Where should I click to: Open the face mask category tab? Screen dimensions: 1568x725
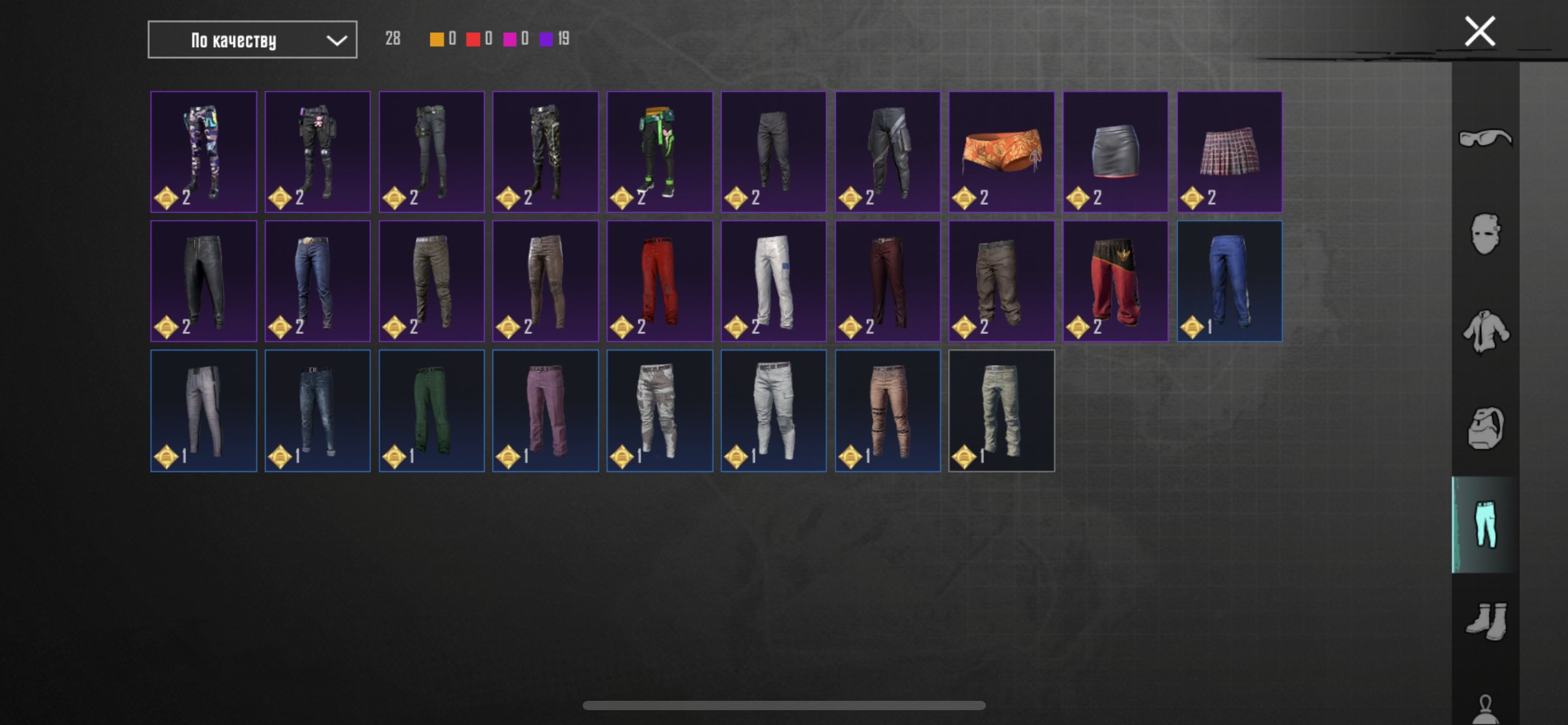tap(1485, 234)
